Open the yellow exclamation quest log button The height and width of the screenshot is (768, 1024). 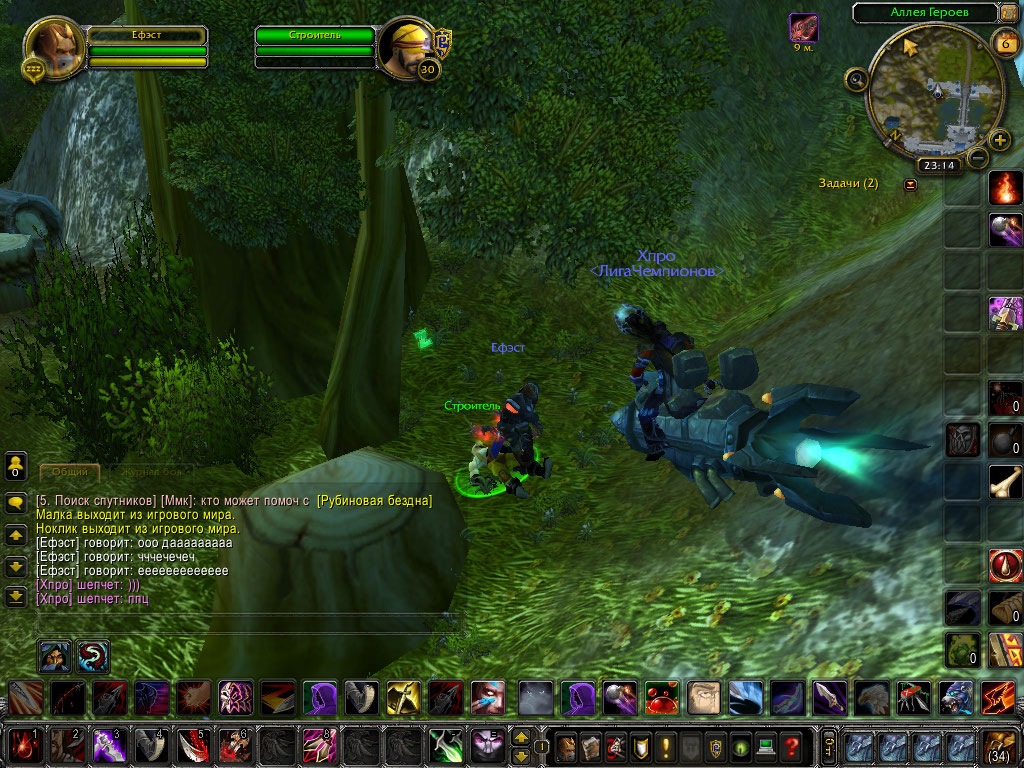click(664, 746)
